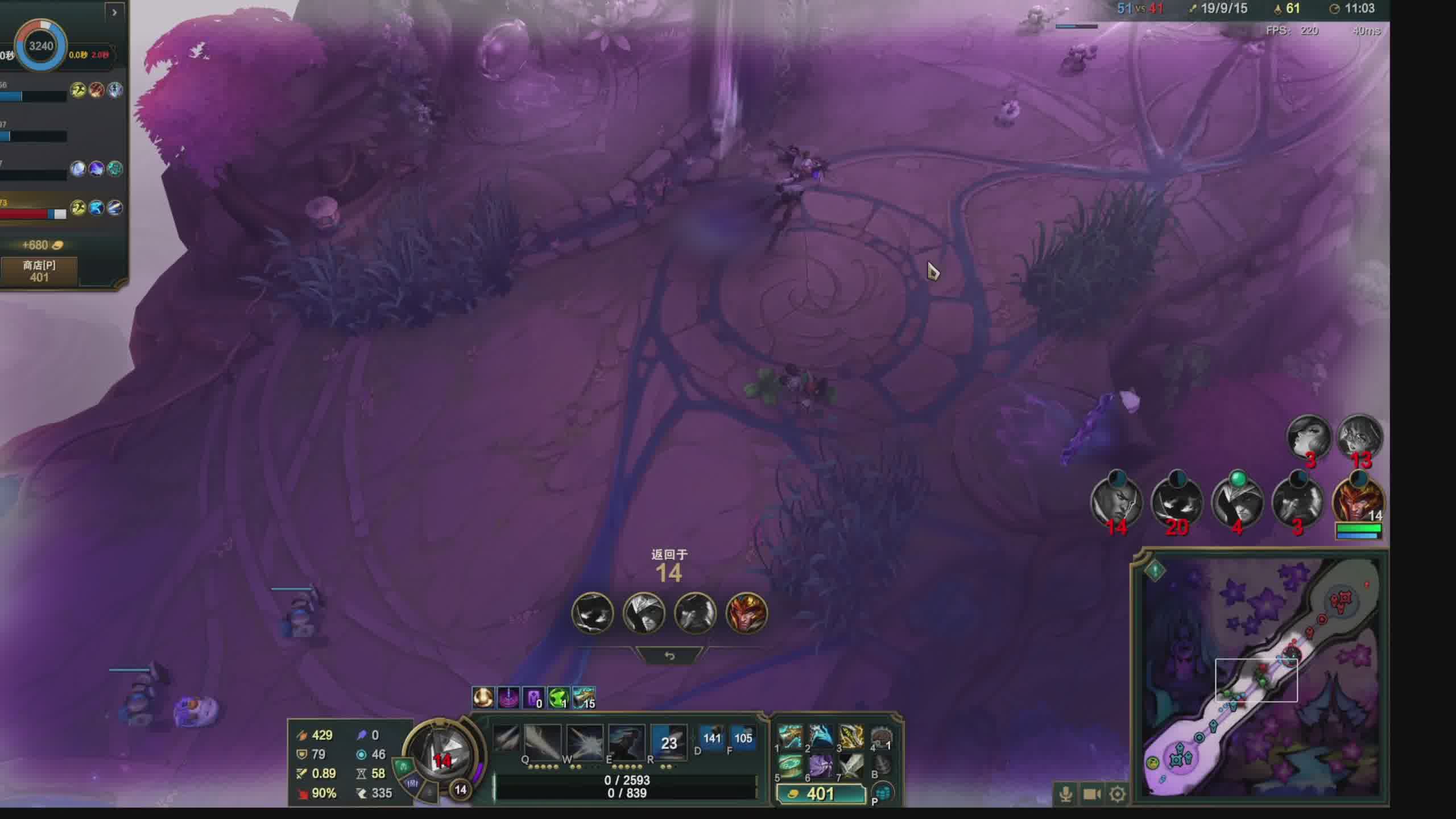Open the shop via the 商店[P] button
Image resolution: width=1456 pixels, height=819 pixels.
[39, 271]
